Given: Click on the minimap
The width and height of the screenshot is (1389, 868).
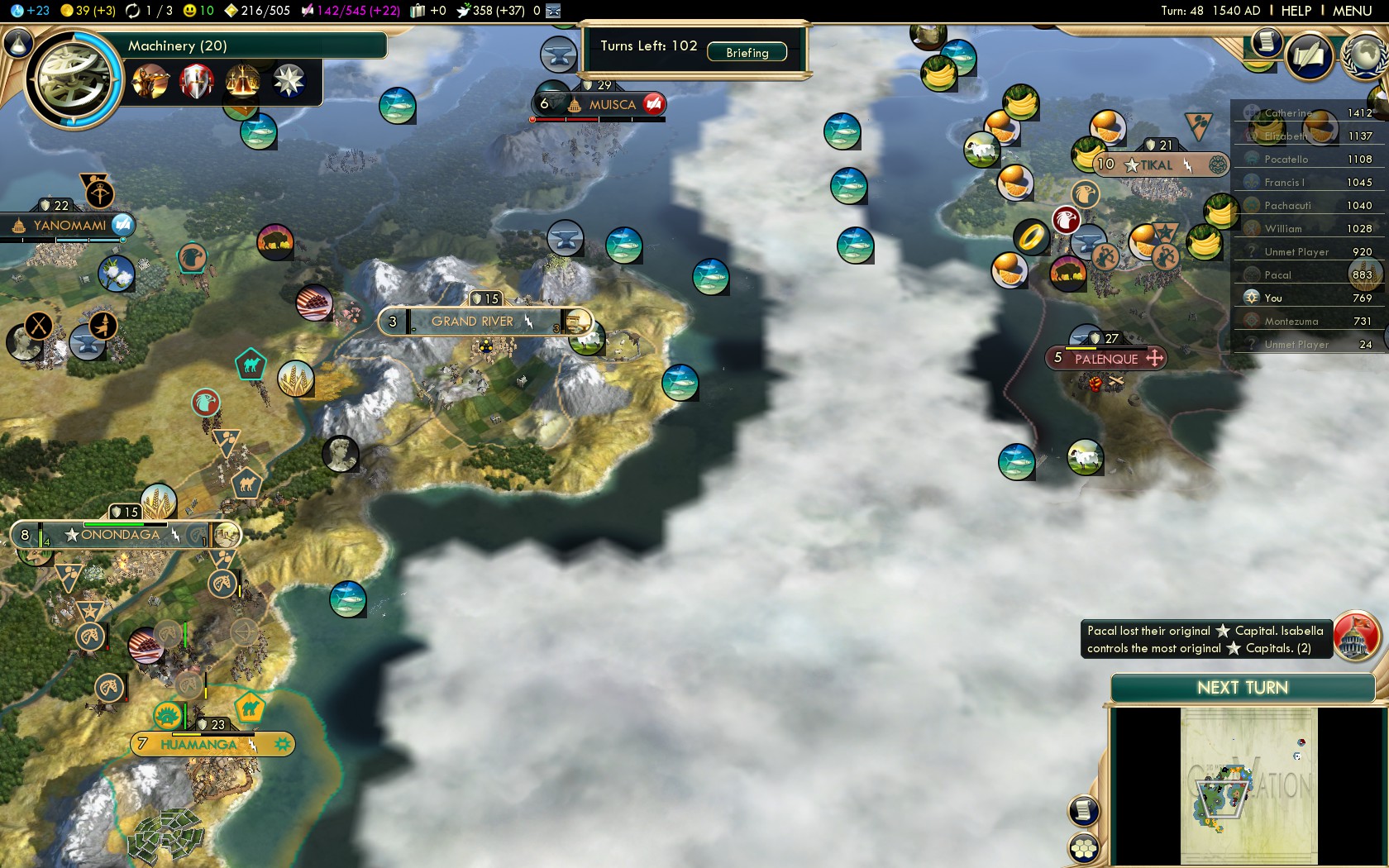Looking at the screenshot, I should pyautogui.click(x=1248, y=785).
